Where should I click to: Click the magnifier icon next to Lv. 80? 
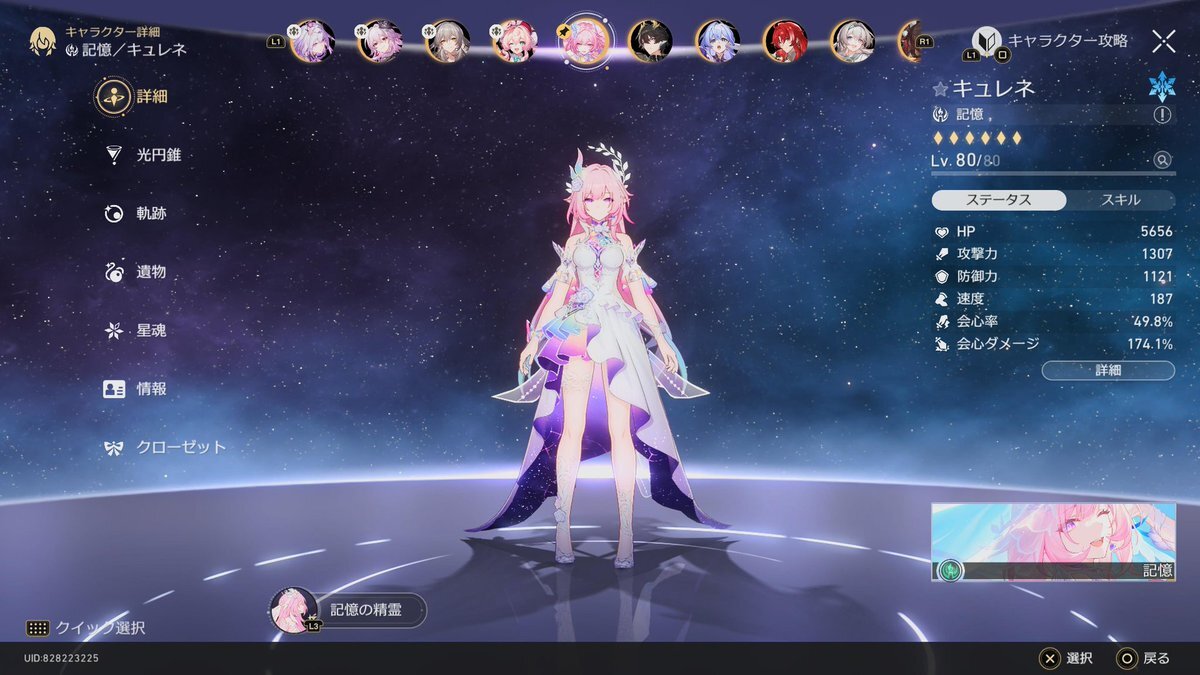1161,160
